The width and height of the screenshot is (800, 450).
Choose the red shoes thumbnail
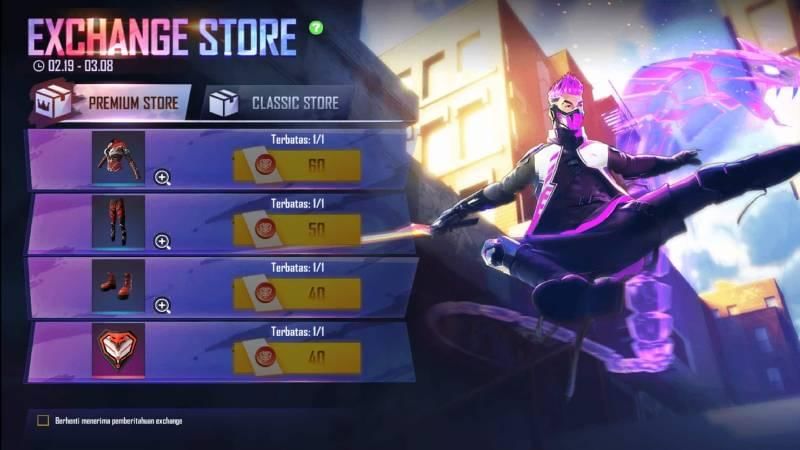[x=119, y=286]
